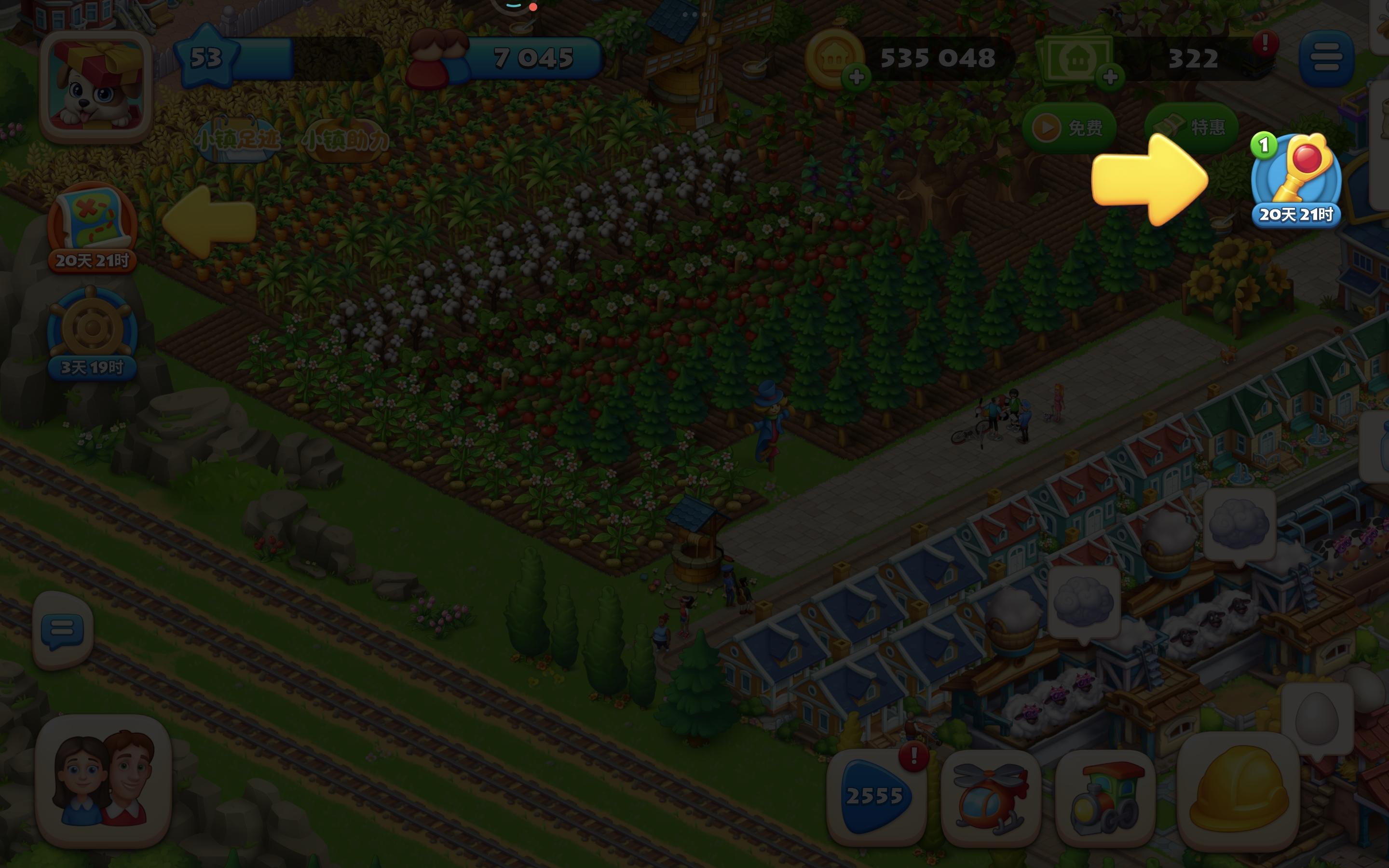Watch a 免费 free reward video
This screenshot has width=1389, height=868.
point(1071,127)
